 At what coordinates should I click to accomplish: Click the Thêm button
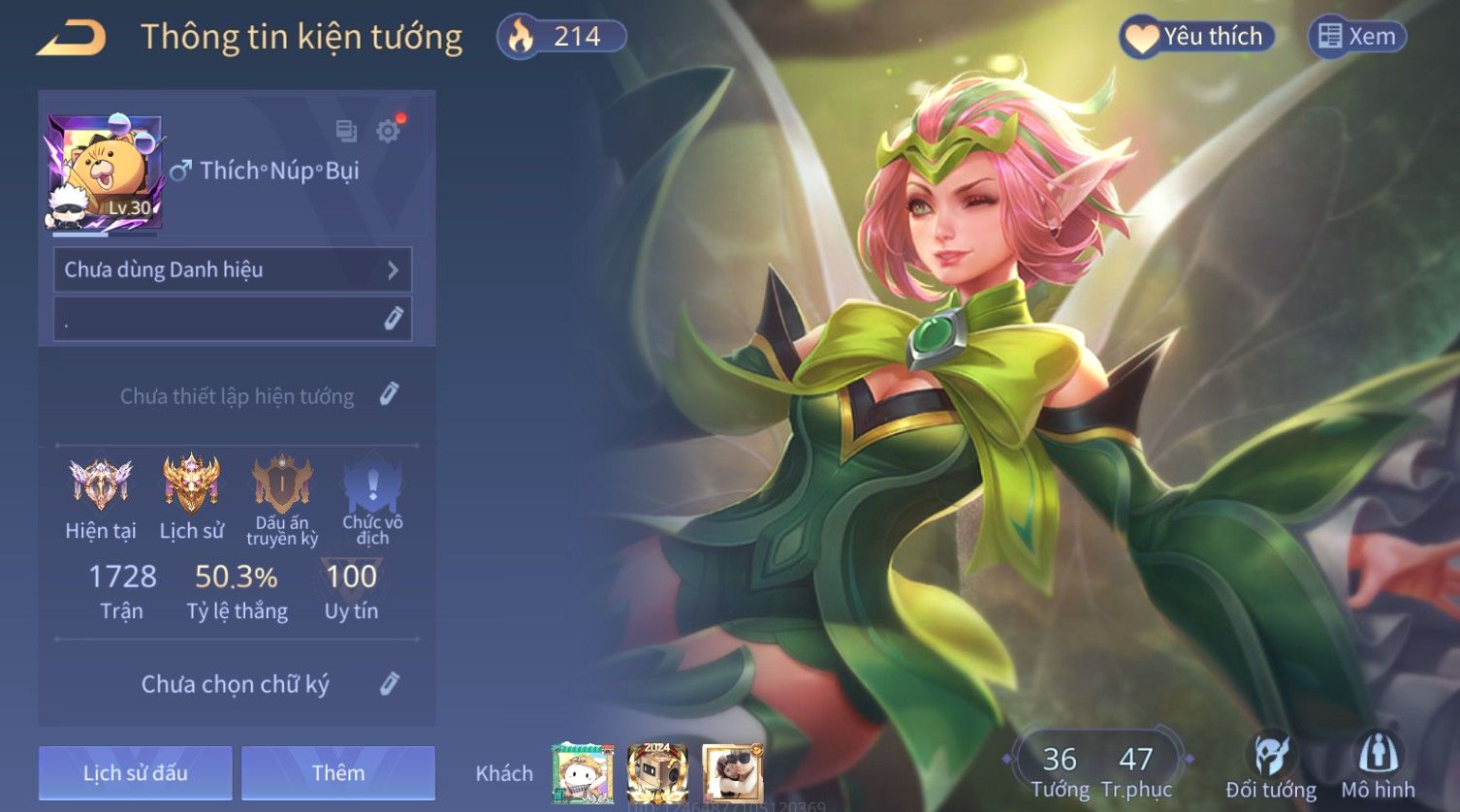338,772
